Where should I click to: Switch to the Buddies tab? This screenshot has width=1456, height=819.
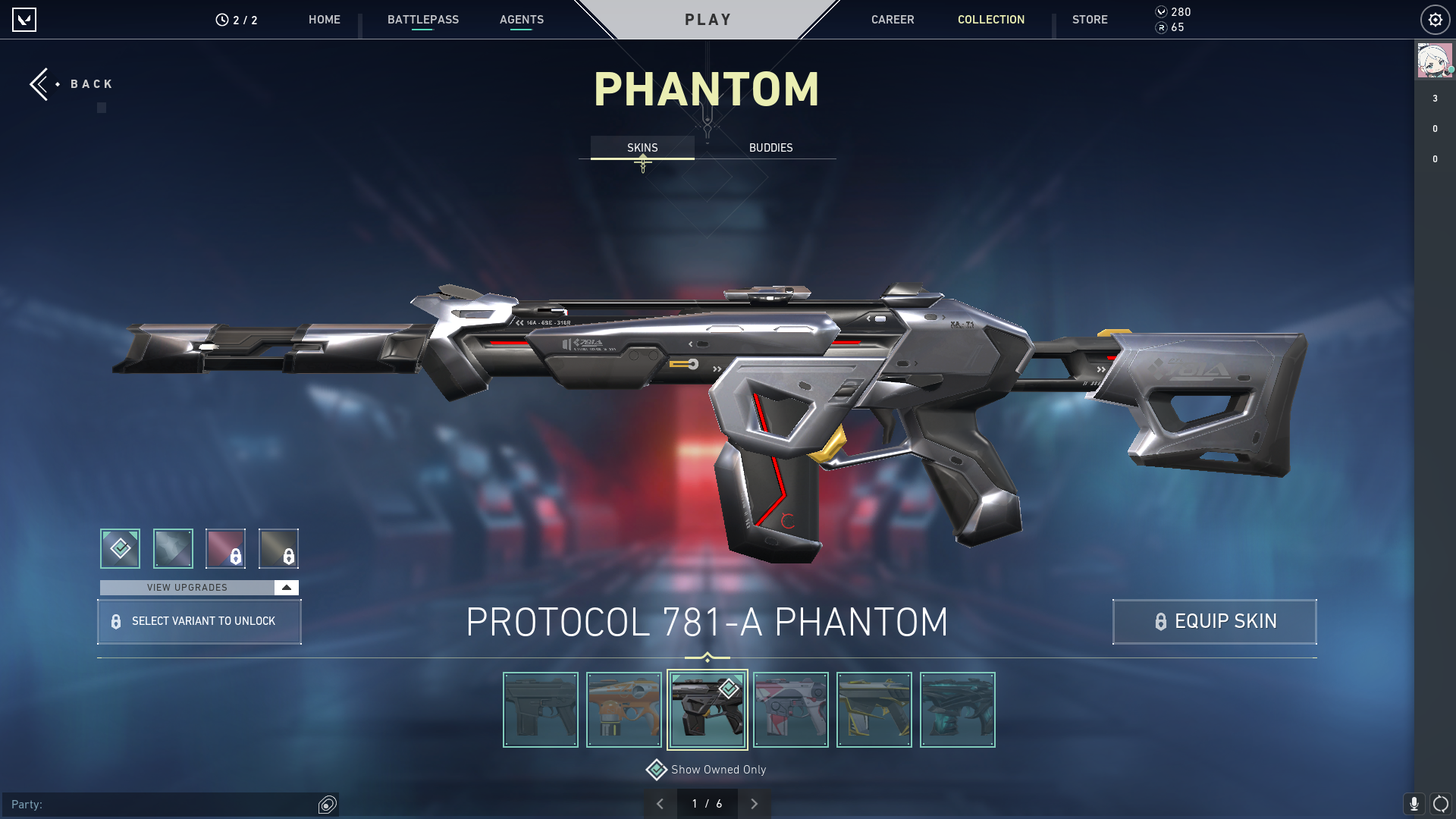[x=770, y=148]
